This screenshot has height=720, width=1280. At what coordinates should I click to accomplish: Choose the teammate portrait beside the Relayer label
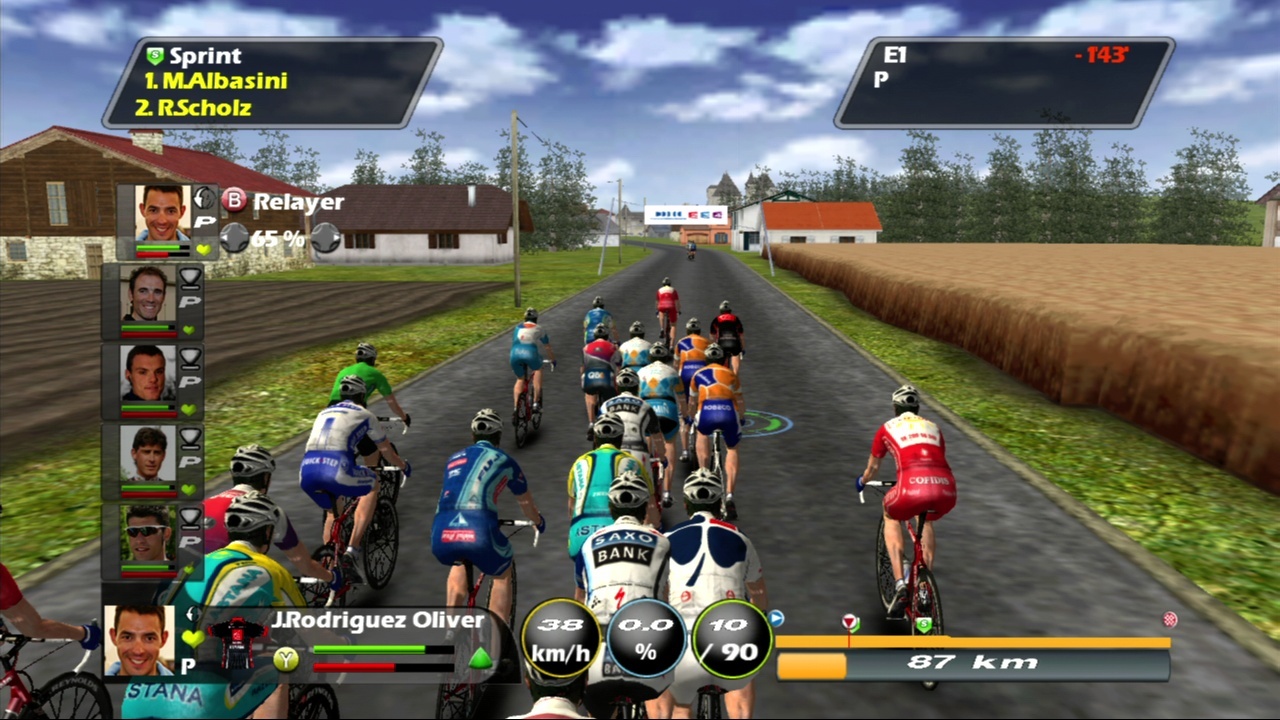coord(164,214)
